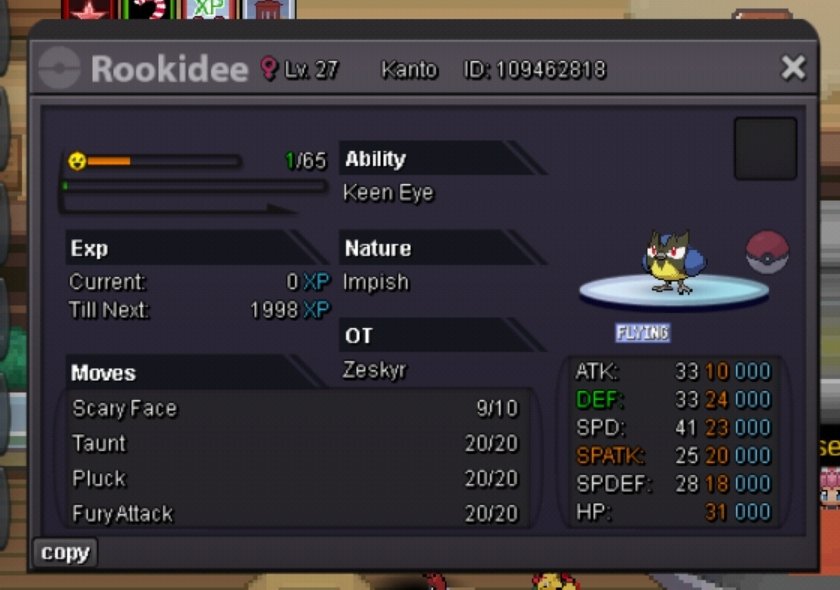Click the red star icon

point(90,10)
